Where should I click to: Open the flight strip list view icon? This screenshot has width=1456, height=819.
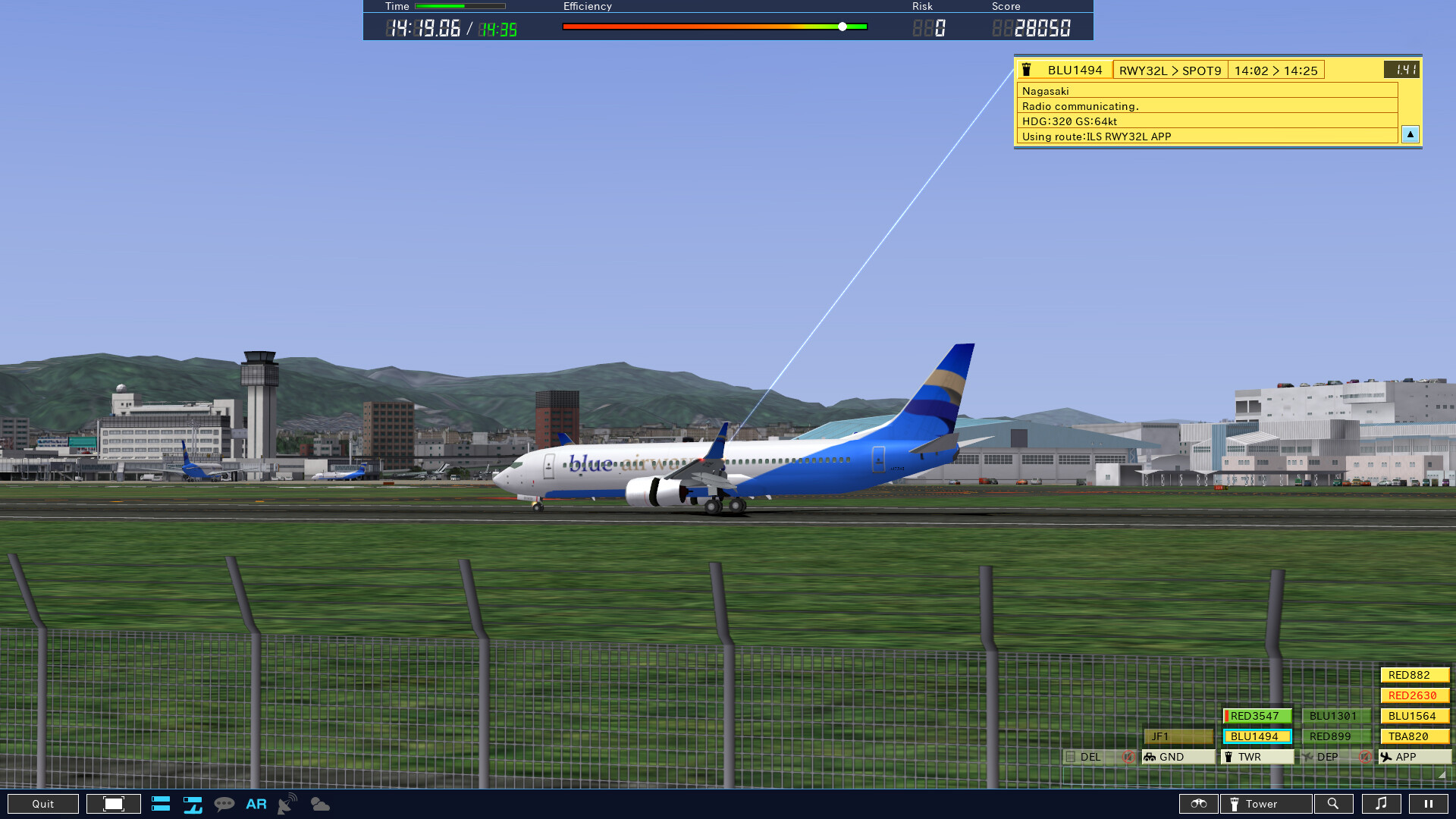click(160, 804)
